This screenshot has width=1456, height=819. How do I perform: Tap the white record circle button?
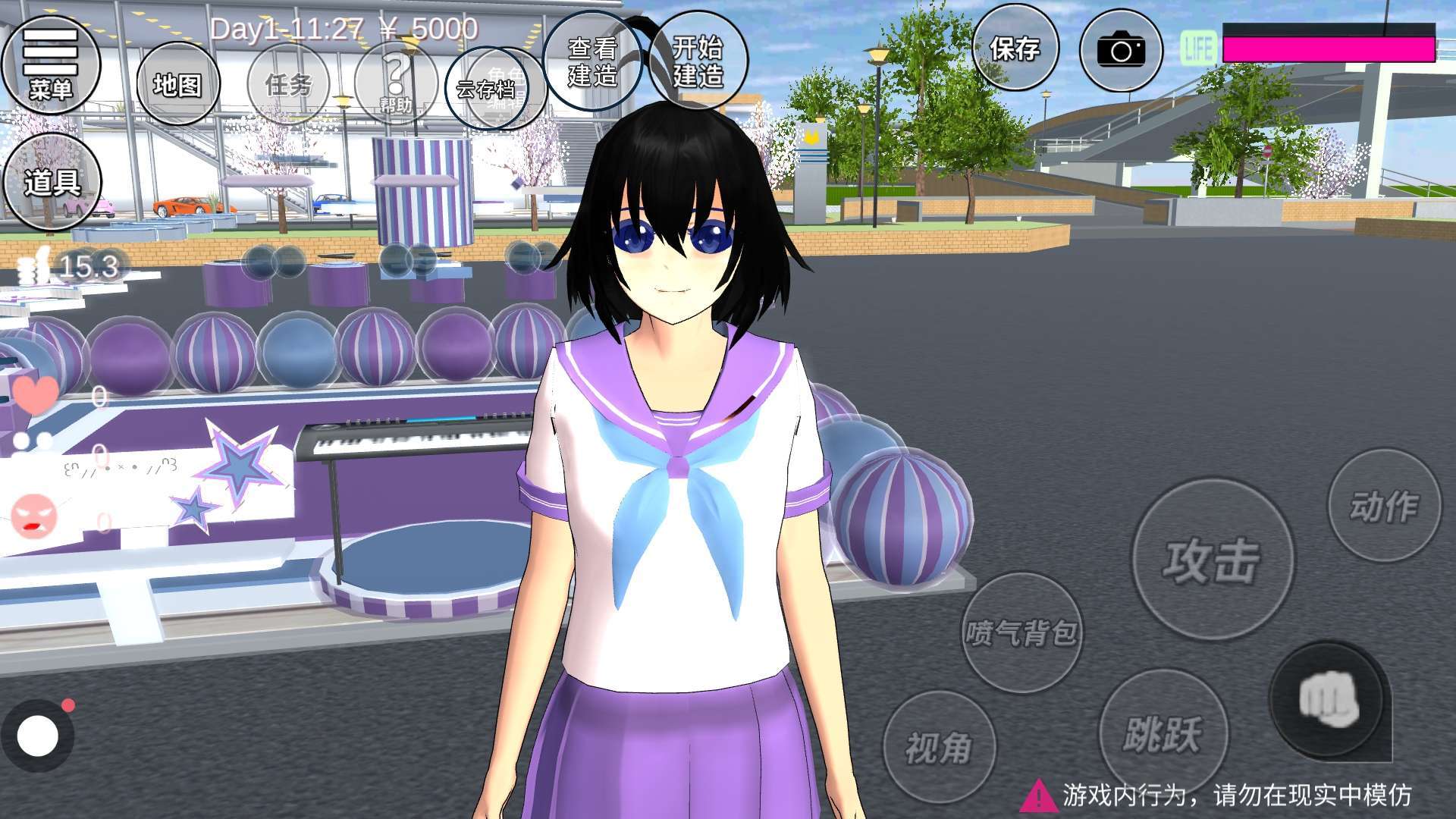[x=37, y=735]
